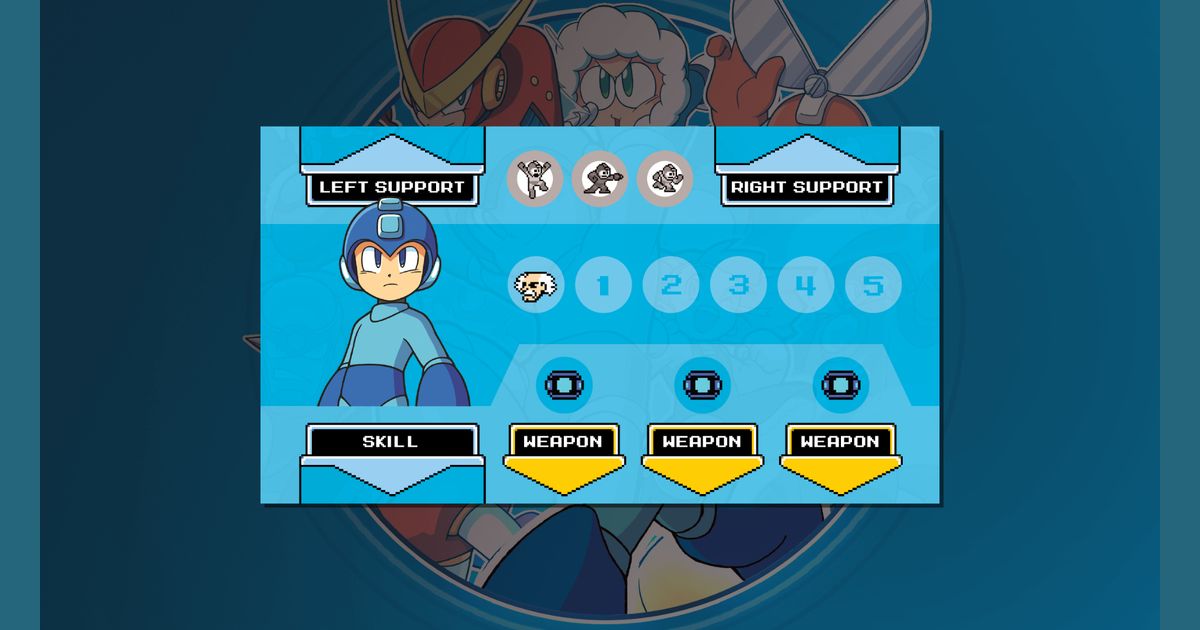
Task: Select the number 5 circle
Action: point(873,286)
